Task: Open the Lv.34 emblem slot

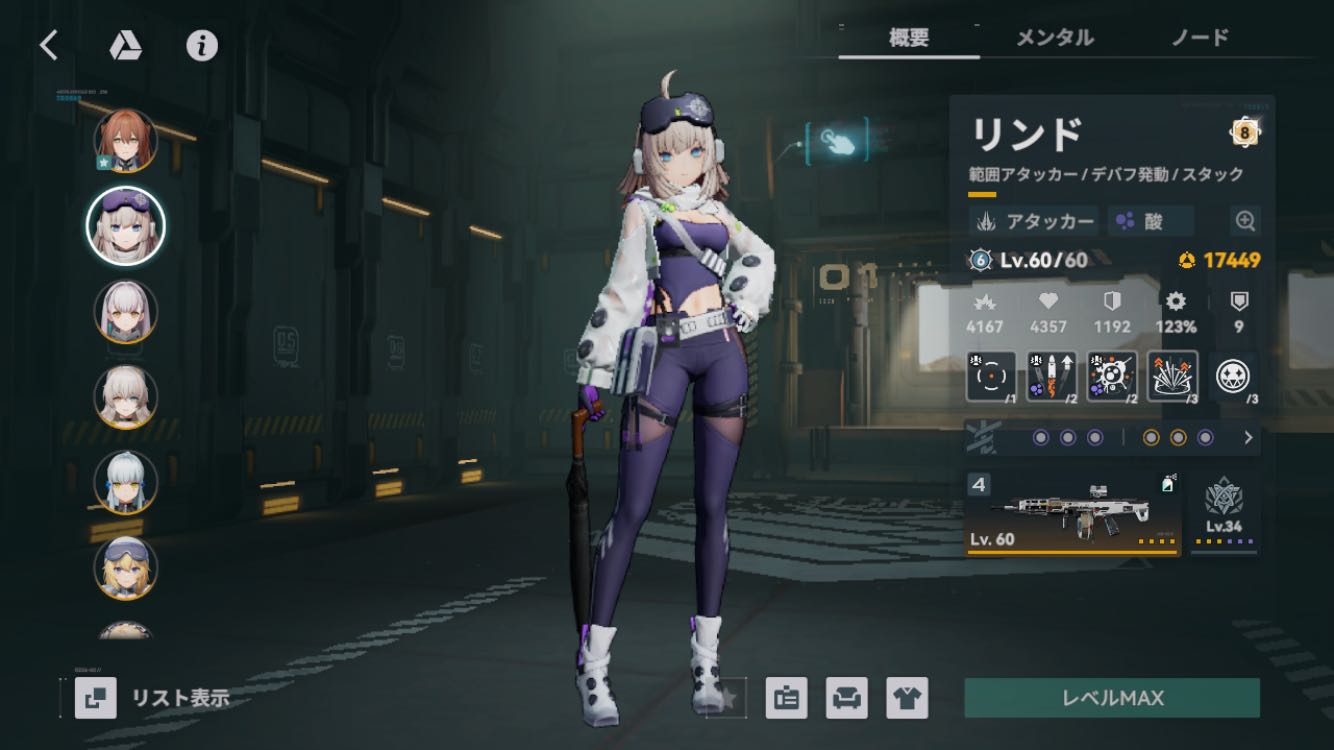Action: point(1224,513)
